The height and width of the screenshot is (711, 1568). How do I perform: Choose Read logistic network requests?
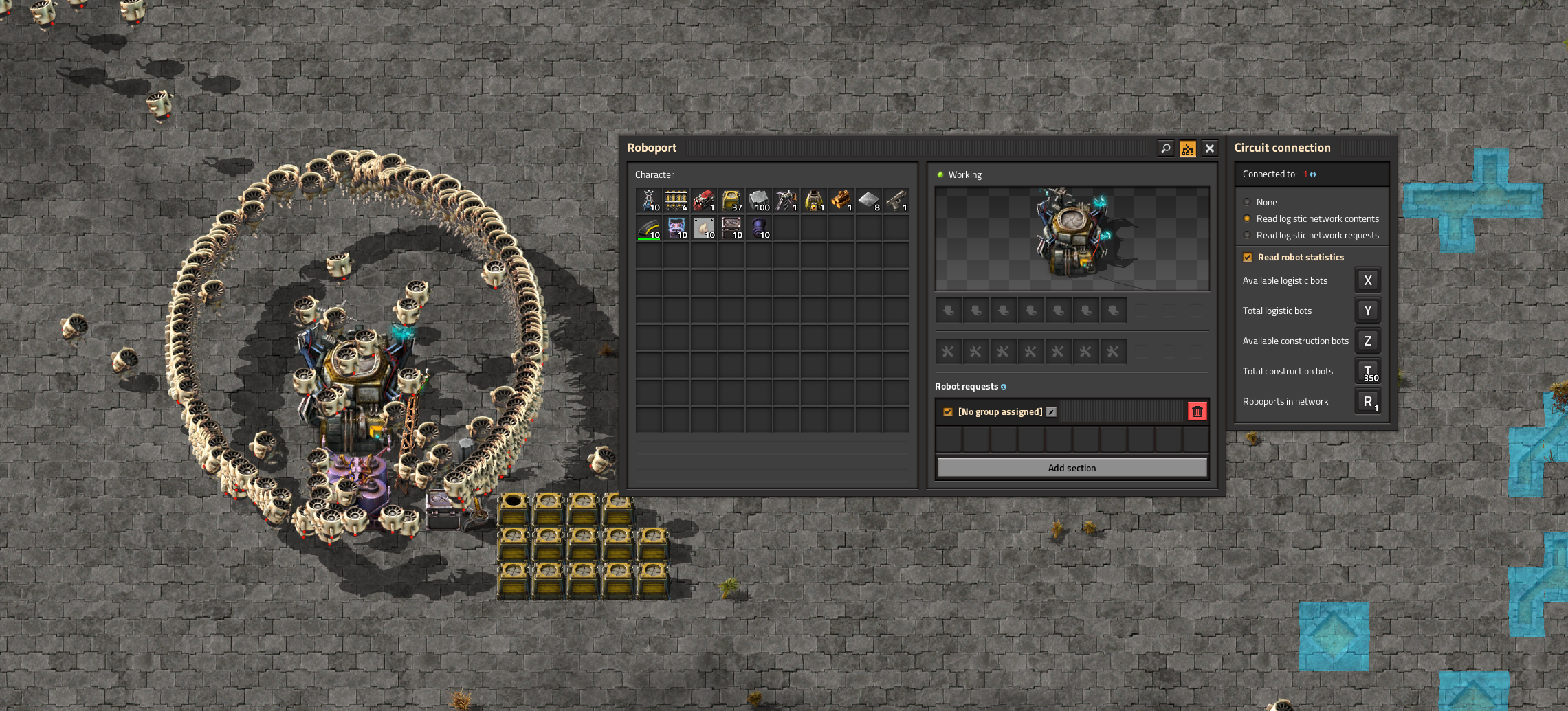tap(1247, 235)
